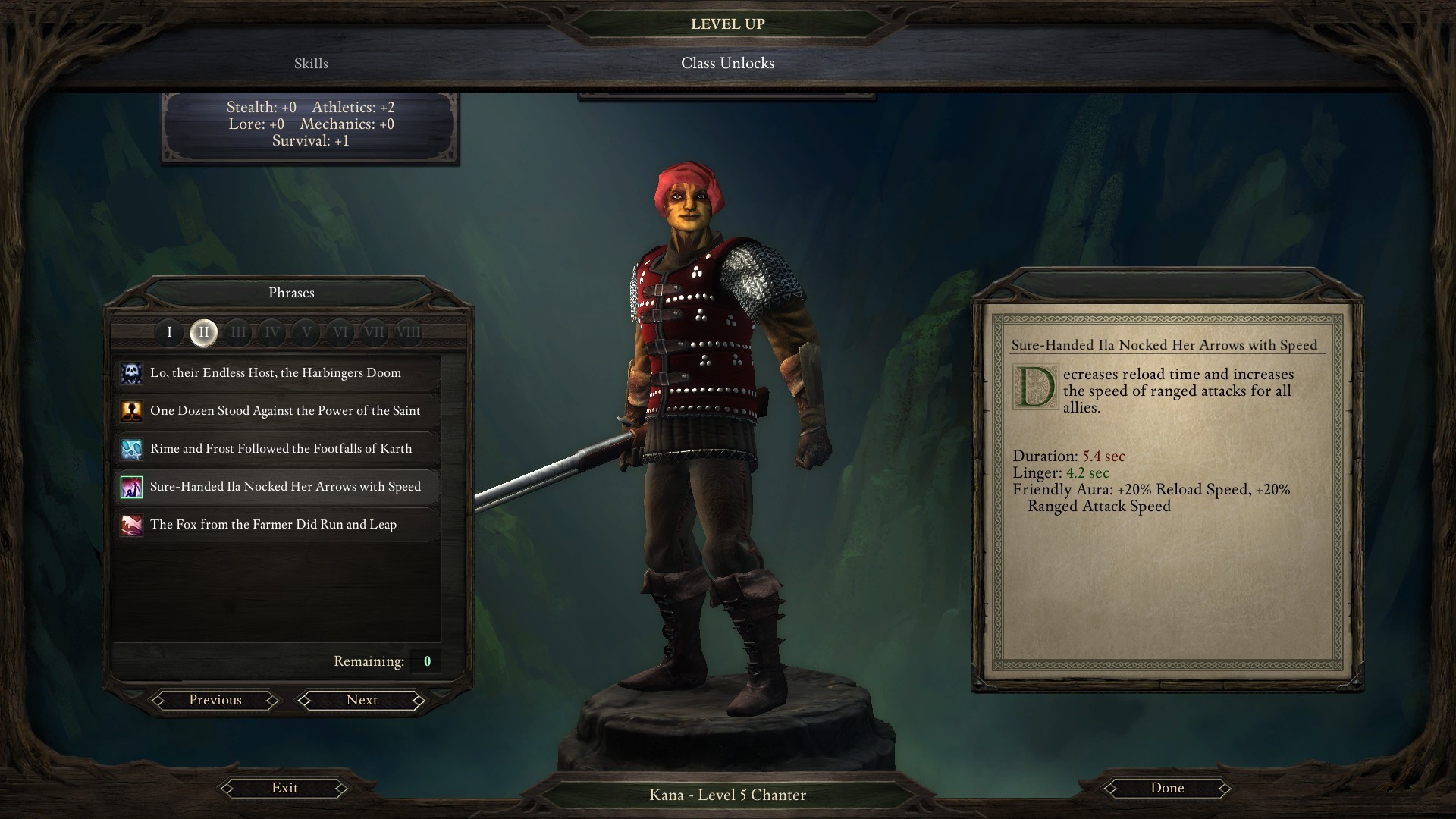Viewport: 1456px width, 819px height.
Task: Click the skull icon for Harbingers Doom
Action: tap(132, 373)
